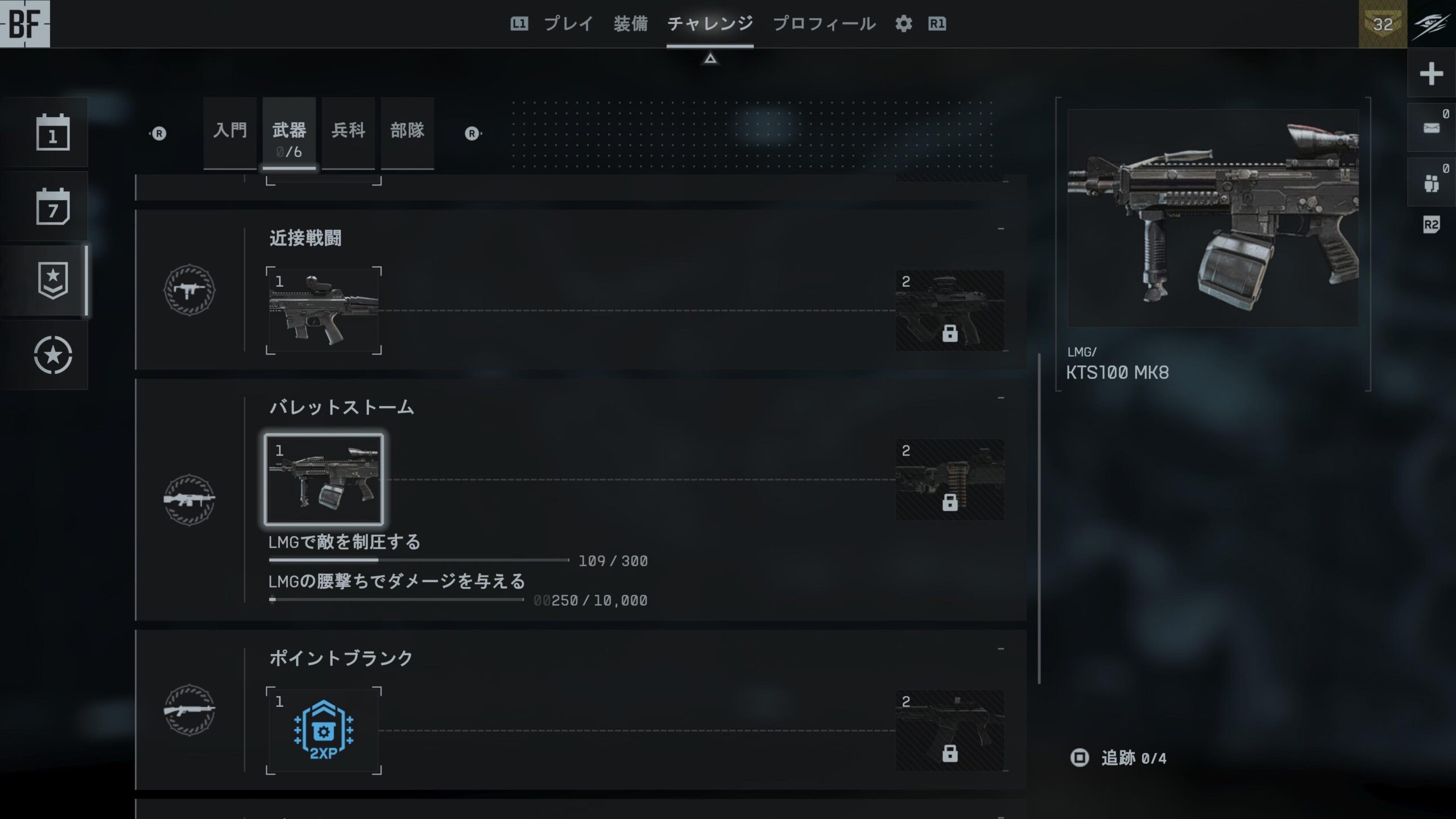Open the プレイ (Play) top menu
The image size is (1456, 819).
[x=568, y=24]
